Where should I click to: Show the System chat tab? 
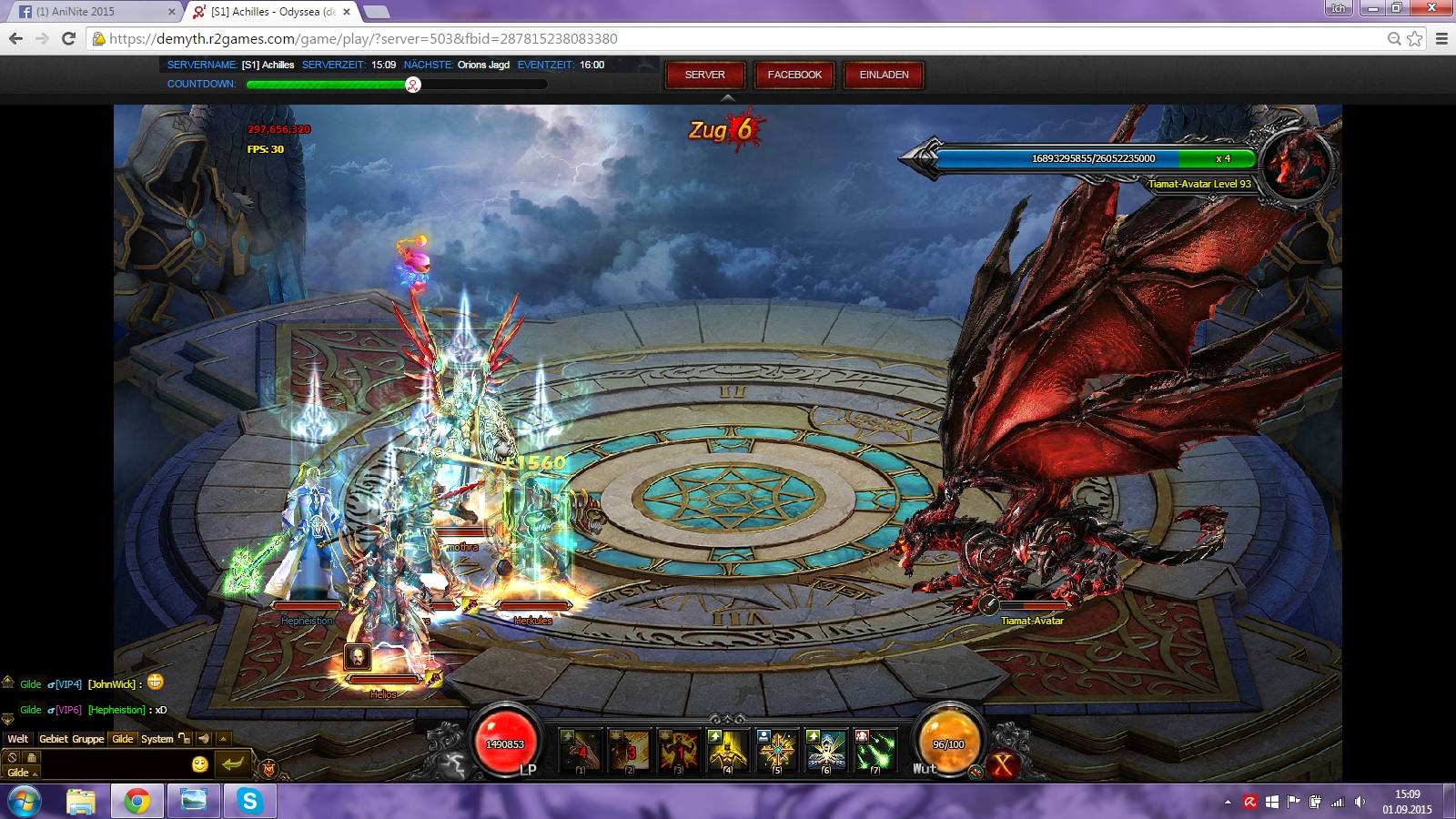(x=157, y=739)
